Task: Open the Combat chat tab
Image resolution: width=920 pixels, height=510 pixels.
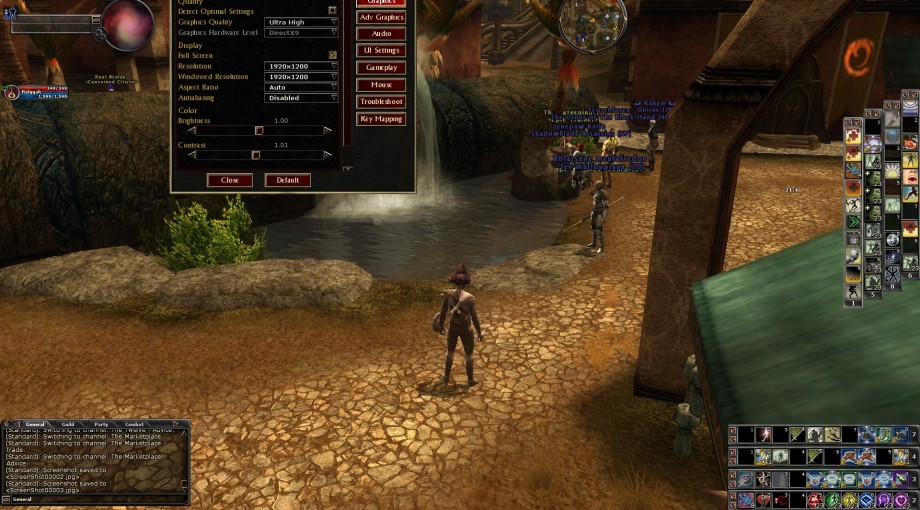Action: tap(134, 424)
